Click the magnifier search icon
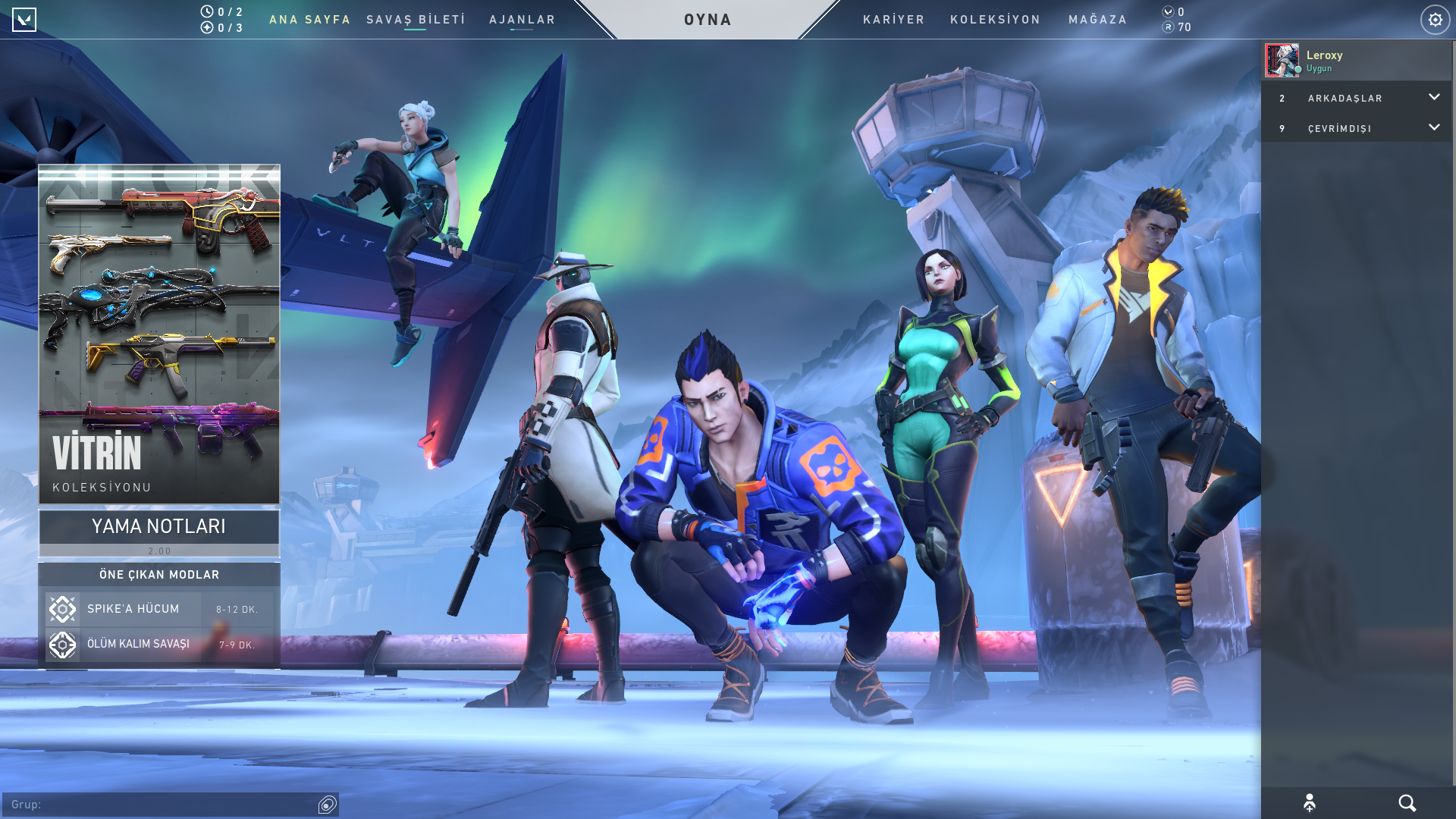1456x819 pixels. (x=1407, y=803)
